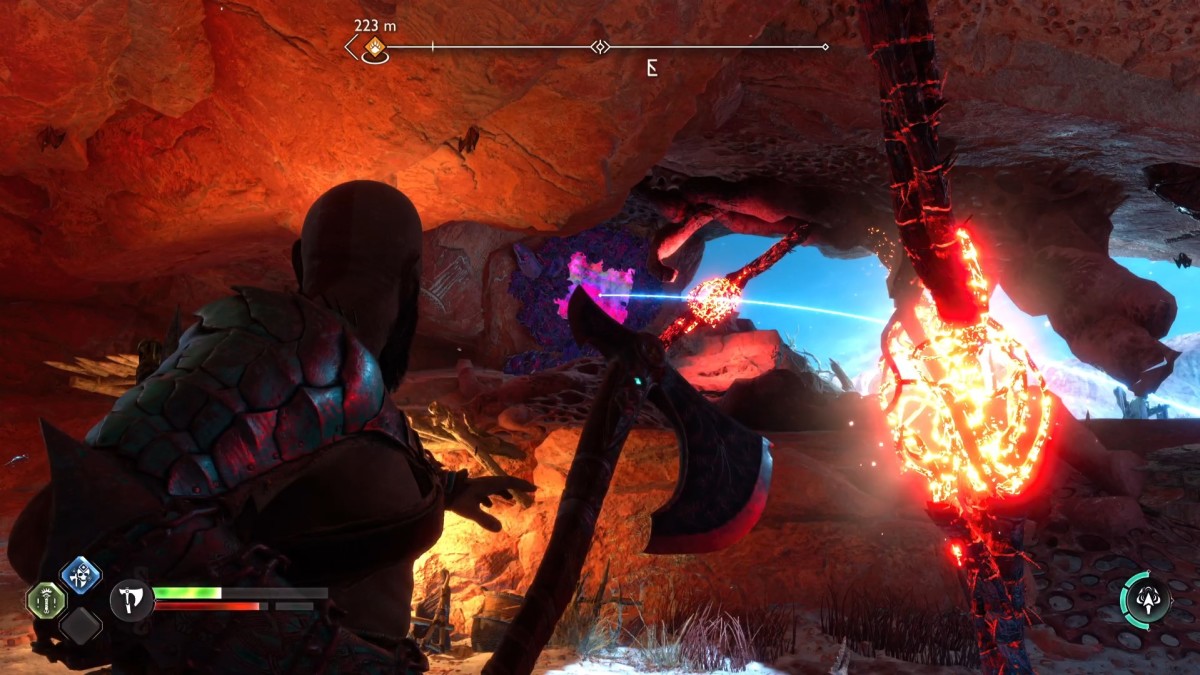Click the orange quest marker on the compass

374,47
